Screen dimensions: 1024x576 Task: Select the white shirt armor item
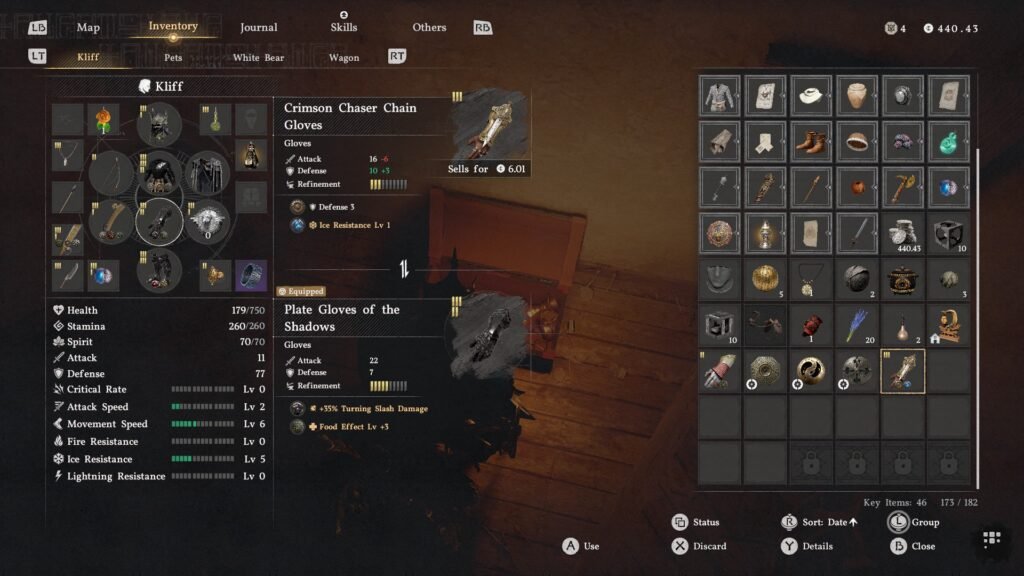(719, 96)
